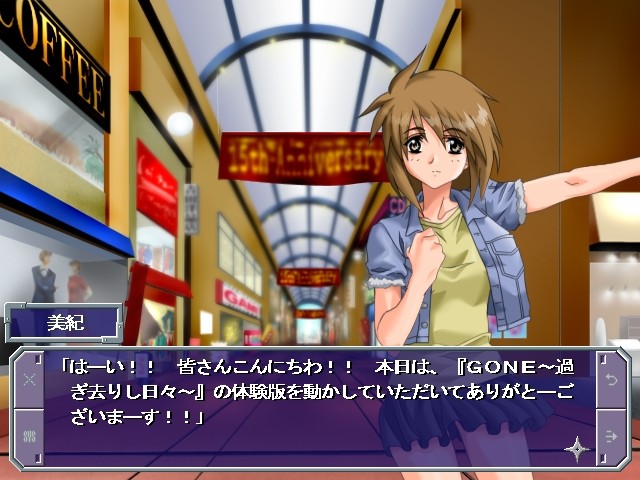This screenshot has height=480, width=640.
Task: Click the curved back-arrow log button
Action: [612, 380]
